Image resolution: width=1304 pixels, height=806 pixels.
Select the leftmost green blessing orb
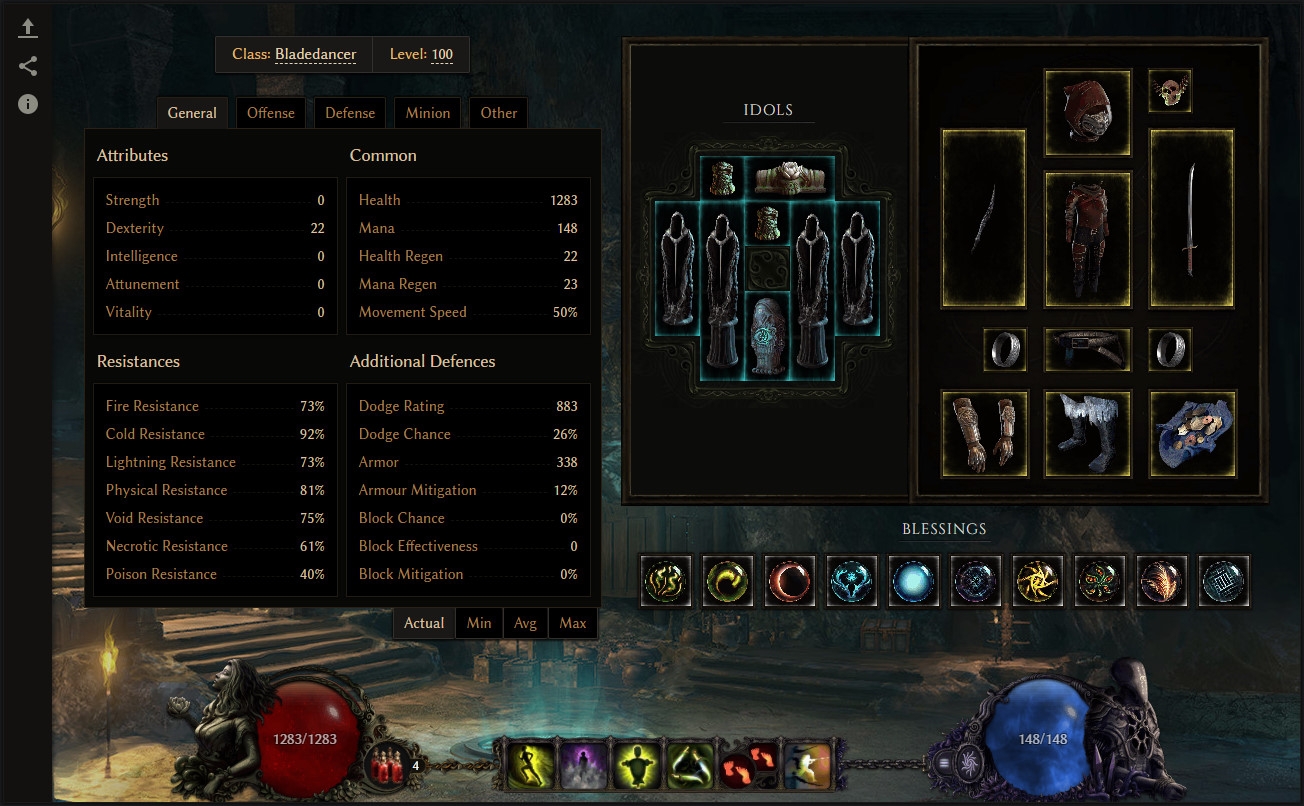click(x=666, y=580)
